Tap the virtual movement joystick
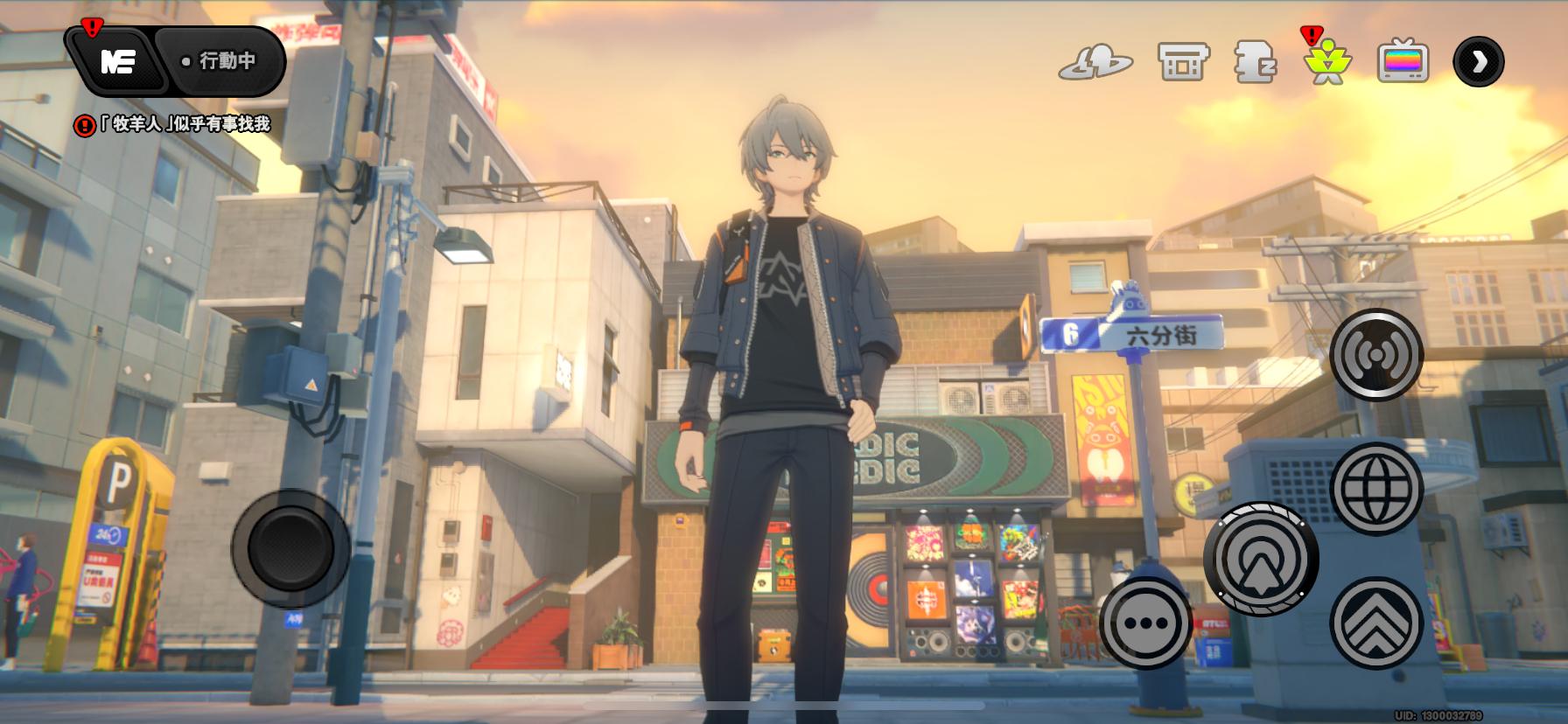 click(290, 548)
